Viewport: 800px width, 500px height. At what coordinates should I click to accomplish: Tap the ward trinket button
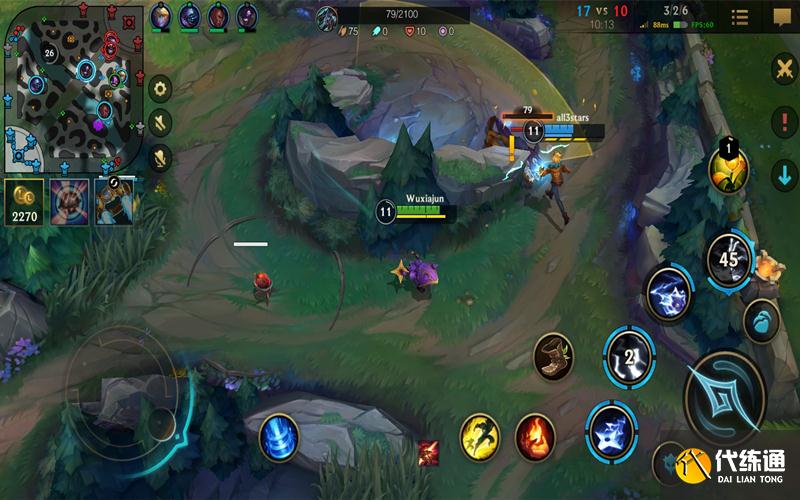pos(762,321)
